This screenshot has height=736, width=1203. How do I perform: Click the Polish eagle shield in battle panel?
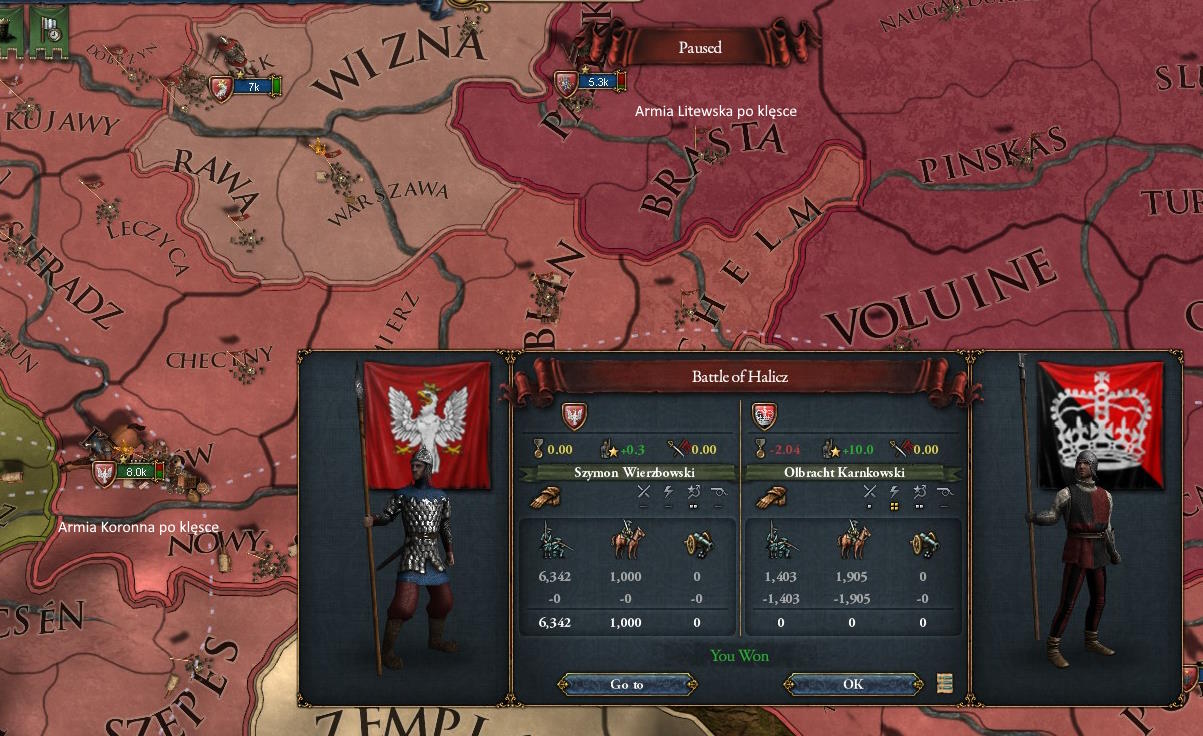click(x=575, y=415)
